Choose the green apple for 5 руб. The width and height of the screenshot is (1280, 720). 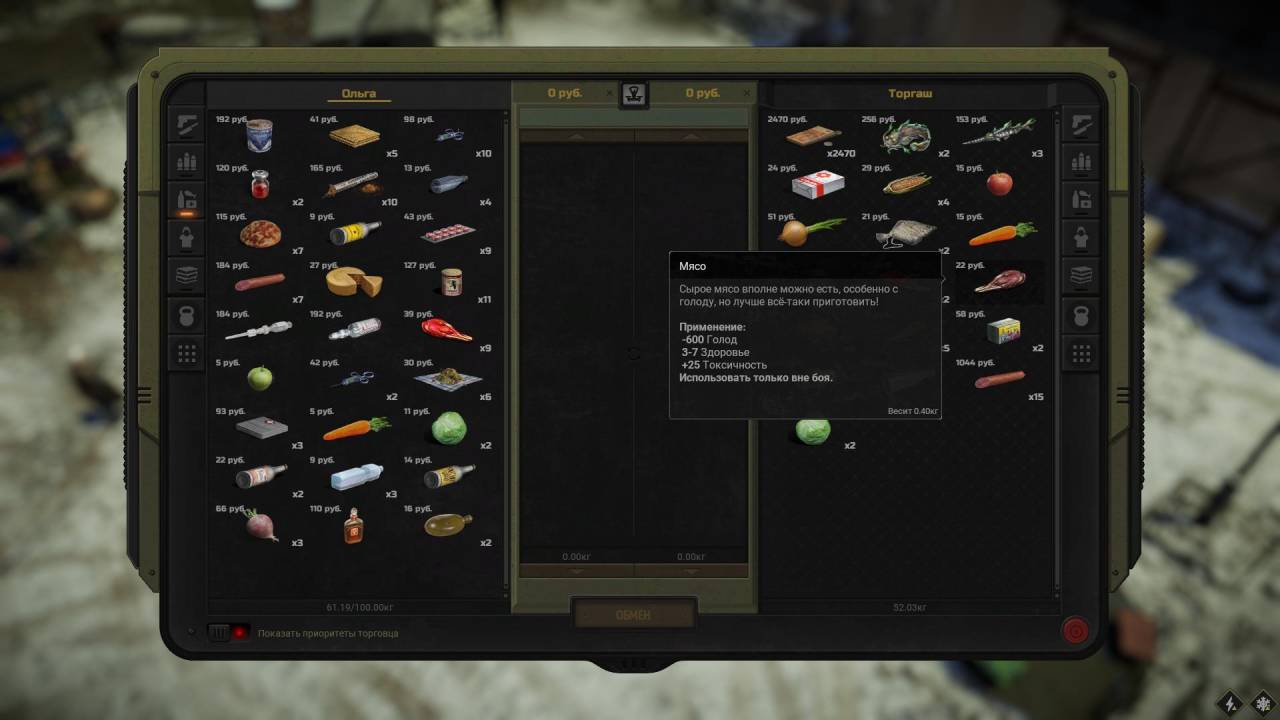[x=260, y=378]
